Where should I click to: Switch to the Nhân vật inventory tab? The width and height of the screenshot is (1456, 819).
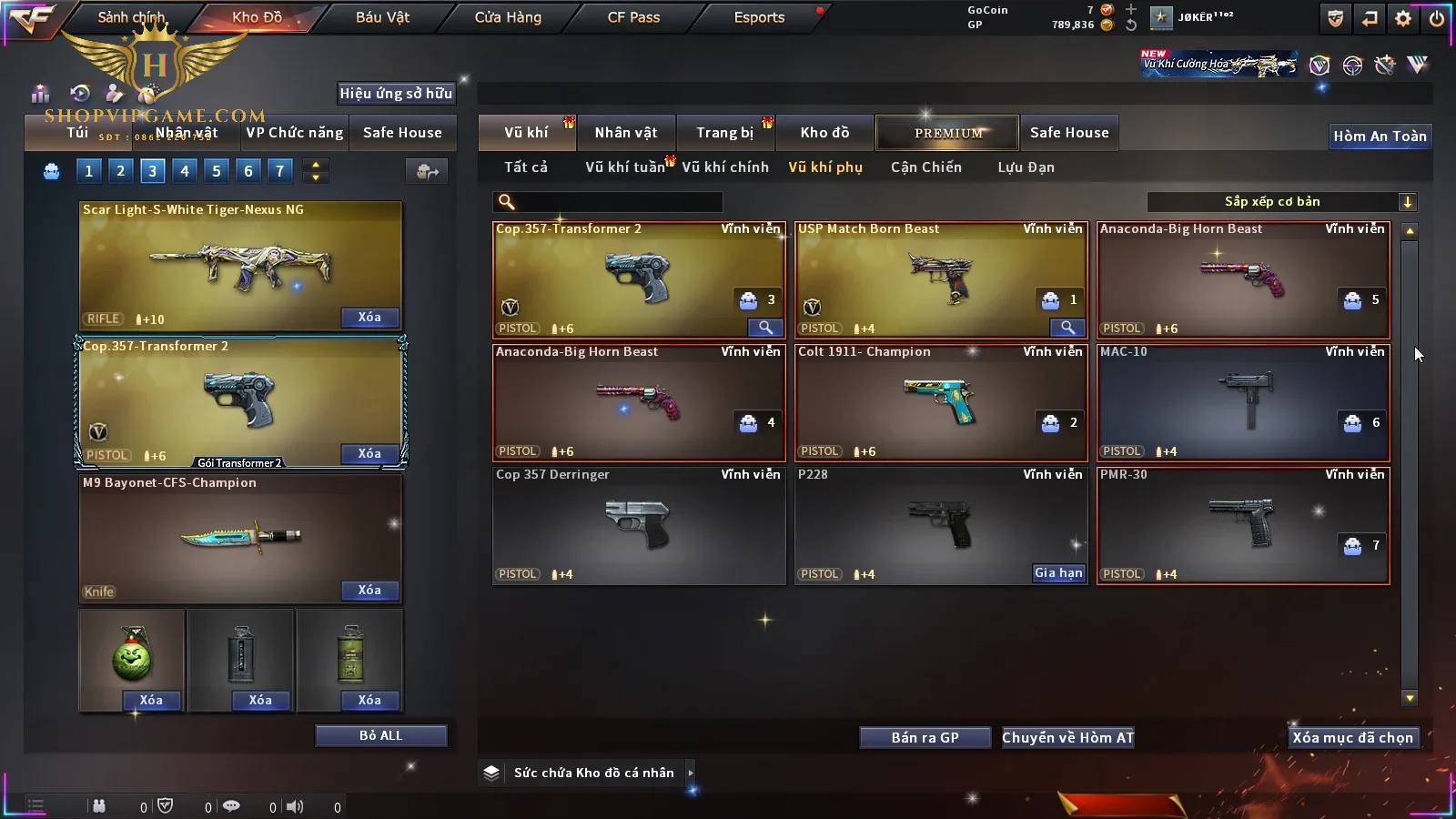tap(626, 133)
